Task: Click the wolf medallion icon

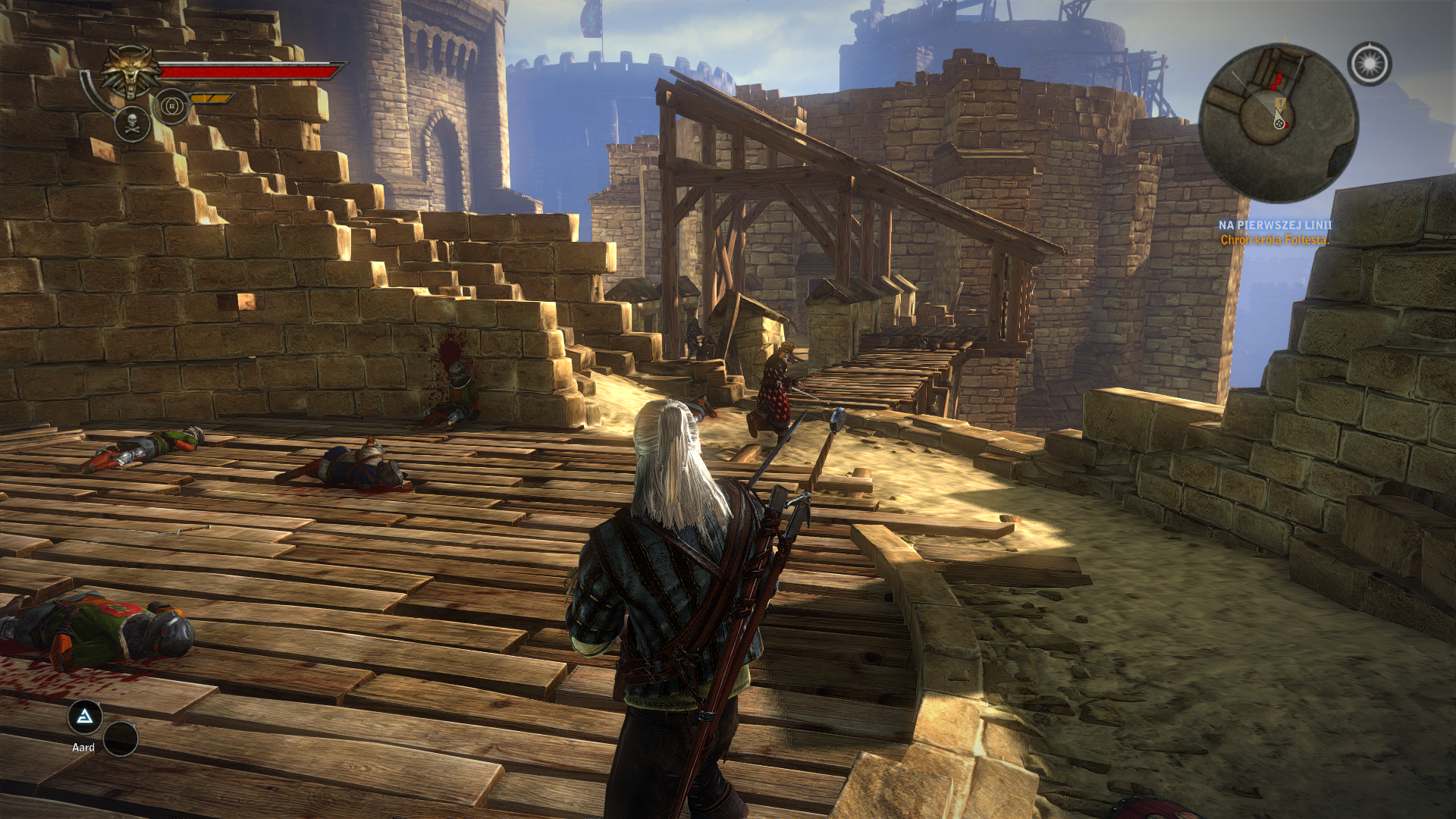Action: [131, 72]
